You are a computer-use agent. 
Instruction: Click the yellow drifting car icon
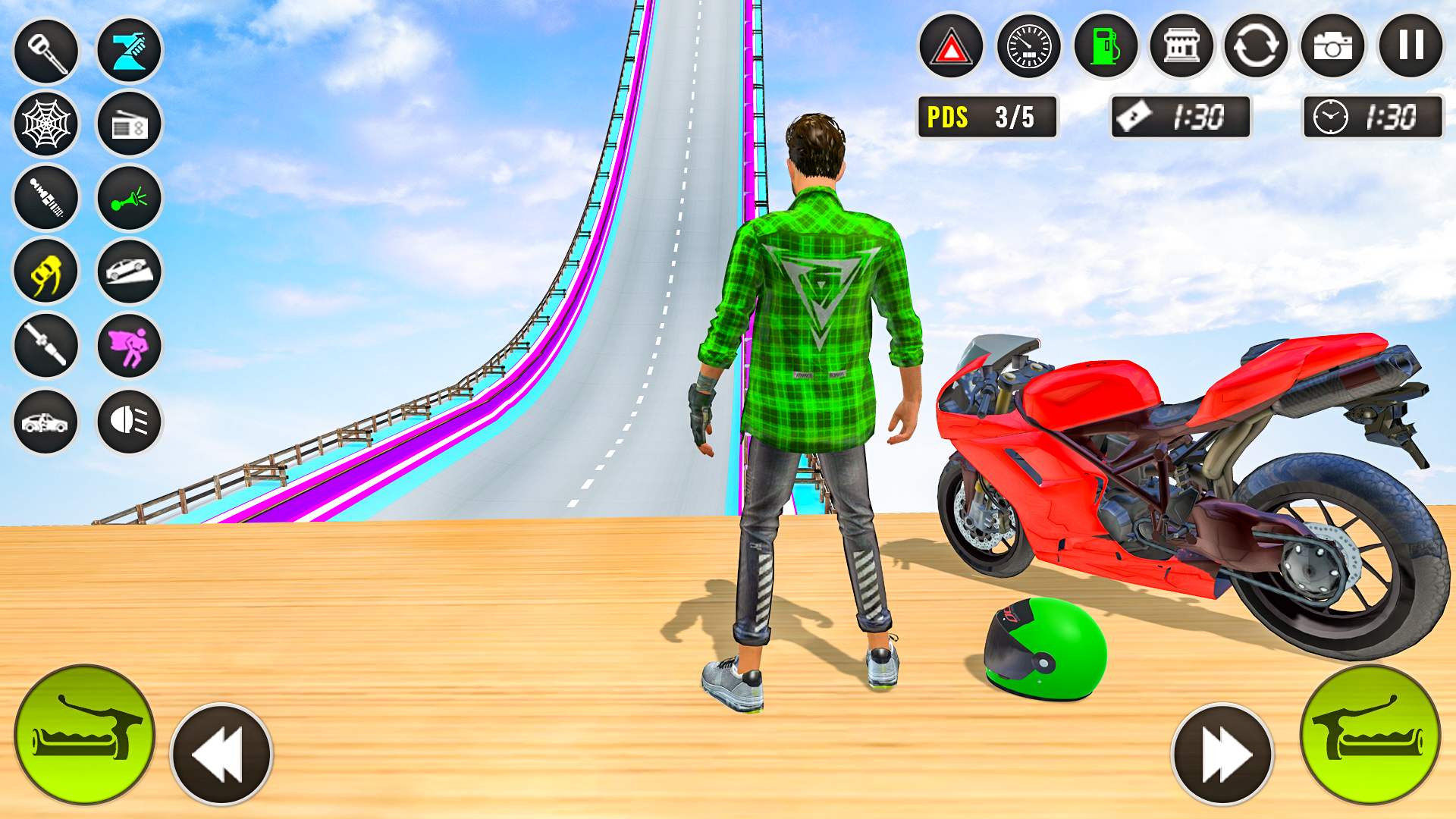point(45,271)
